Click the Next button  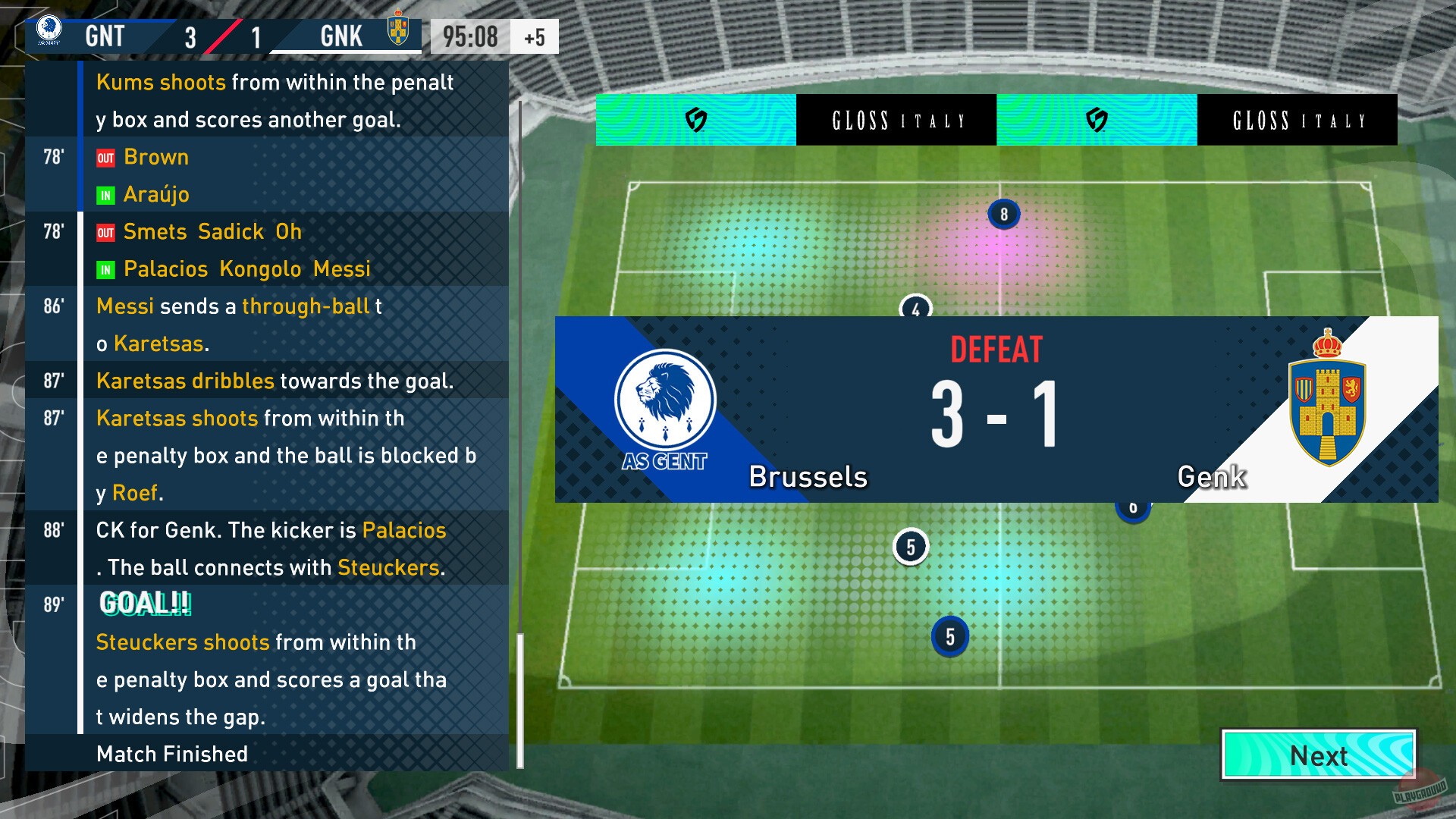point(1318,755)
